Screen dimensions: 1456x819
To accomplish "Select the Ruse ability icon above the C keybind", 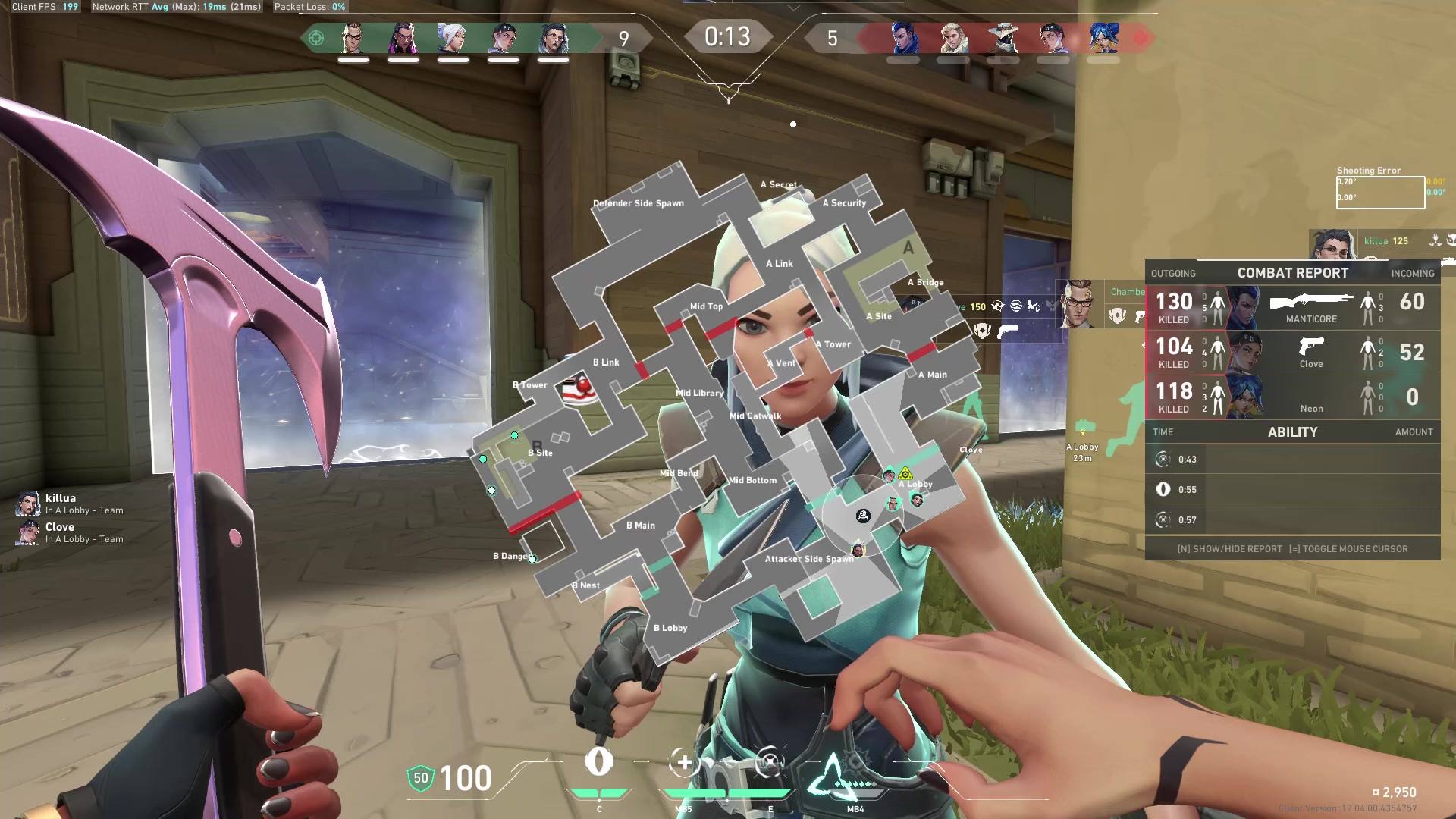I will [599, 762].
